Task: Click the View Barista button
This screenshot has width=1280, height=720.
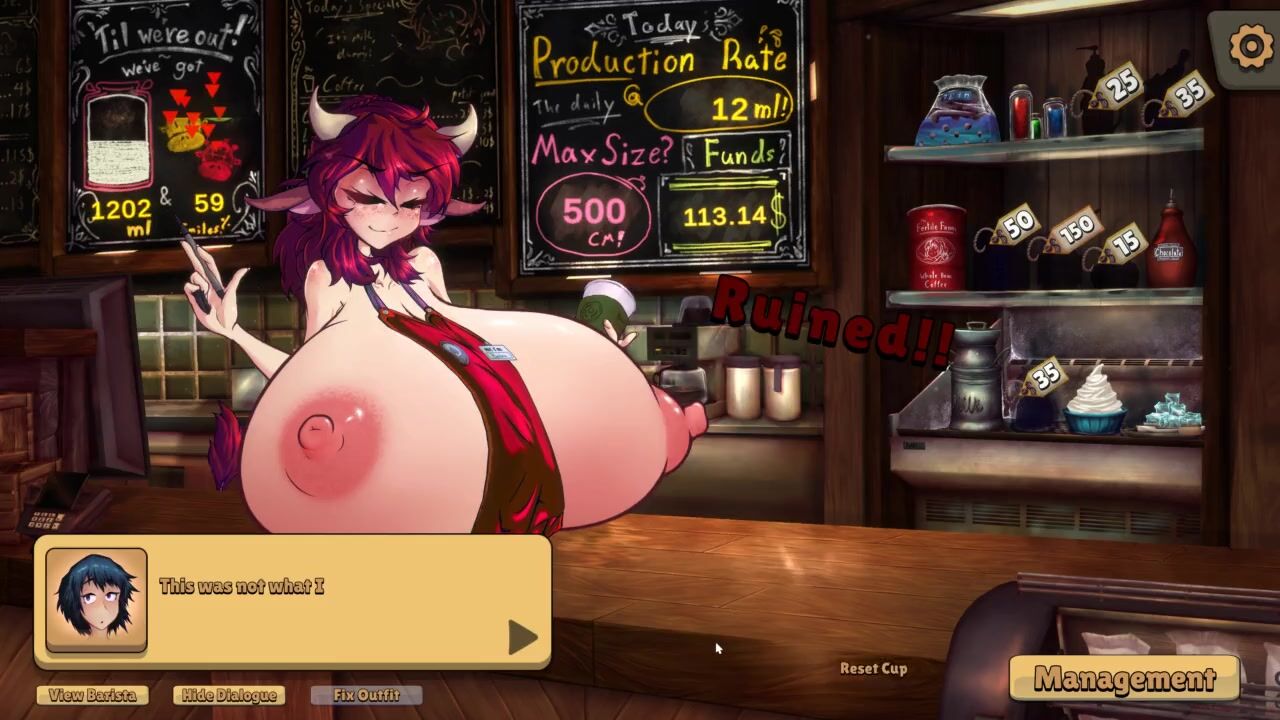Action: (x=92, y=695)
